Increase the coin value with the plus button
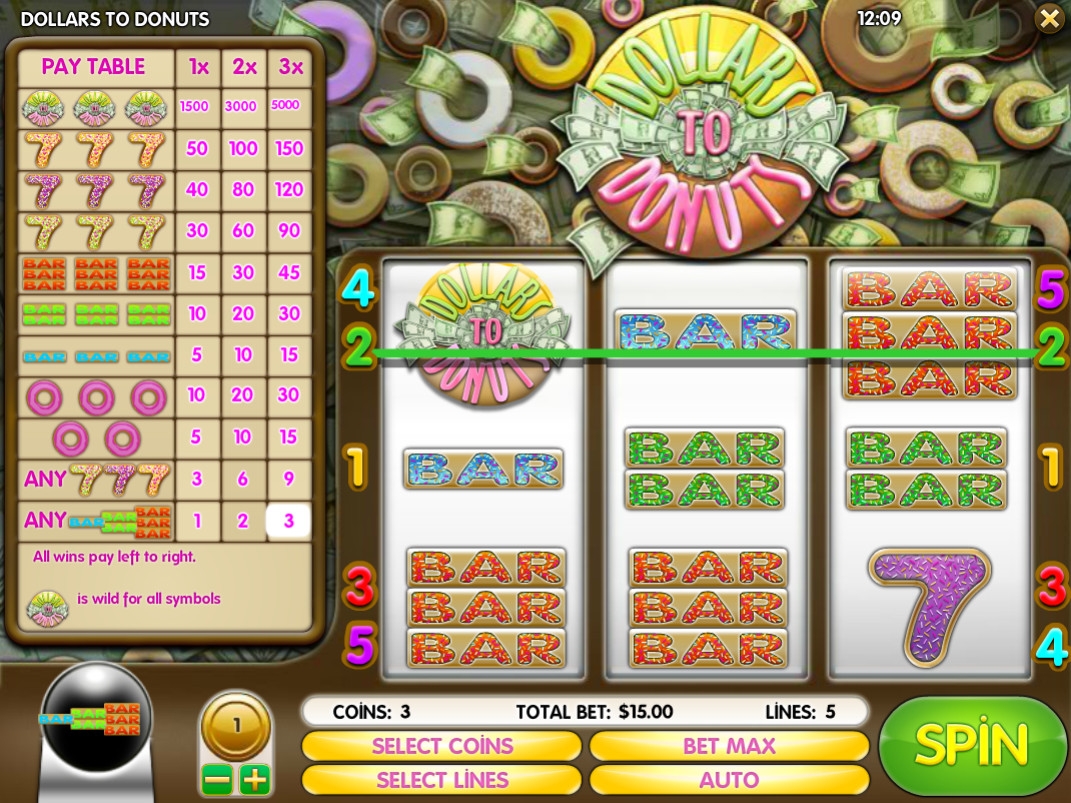Viewport: 1071px width, 803px height. [x=254, y=780]
